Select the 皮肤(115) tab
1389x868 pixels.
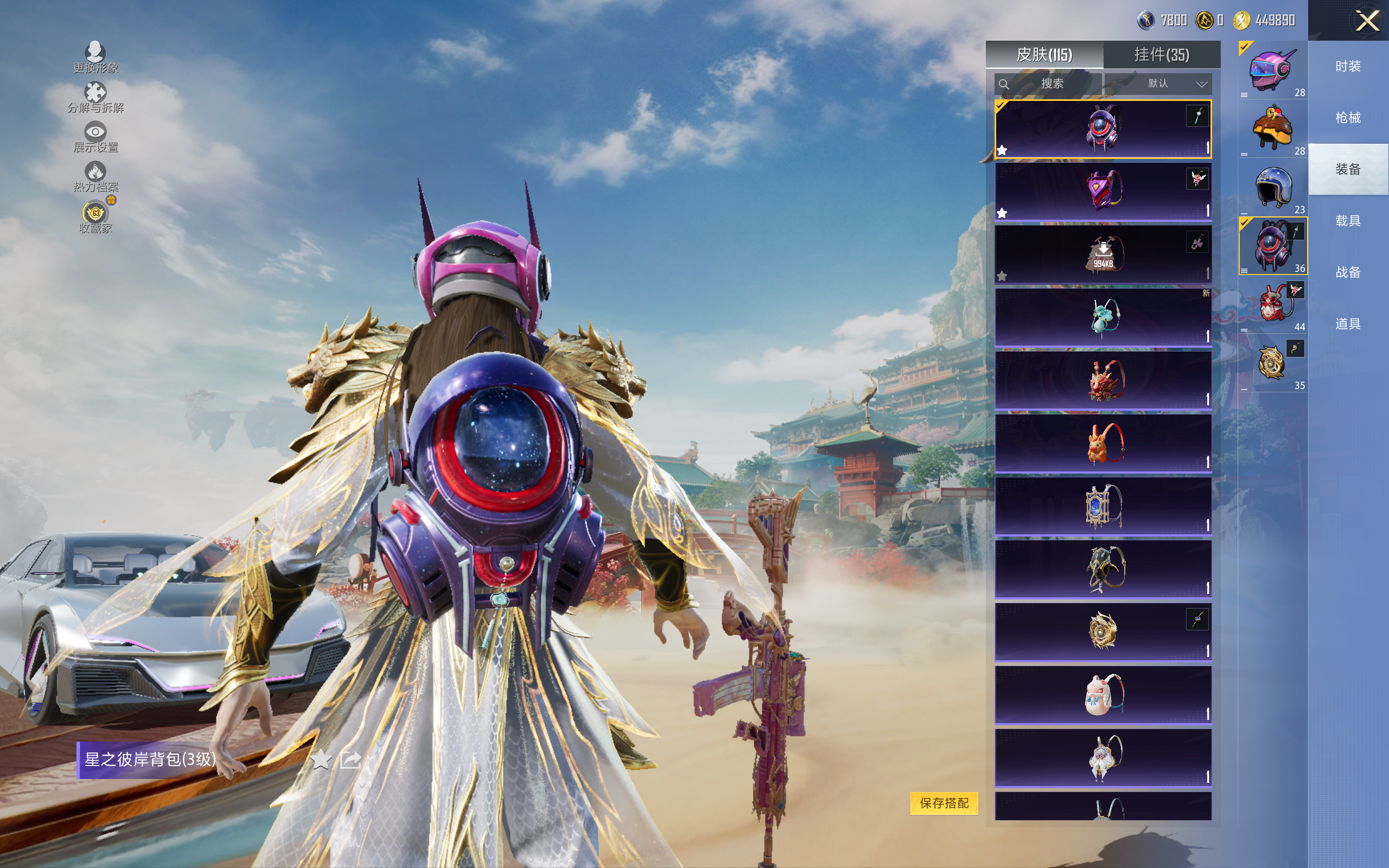tap(1044, 55)
